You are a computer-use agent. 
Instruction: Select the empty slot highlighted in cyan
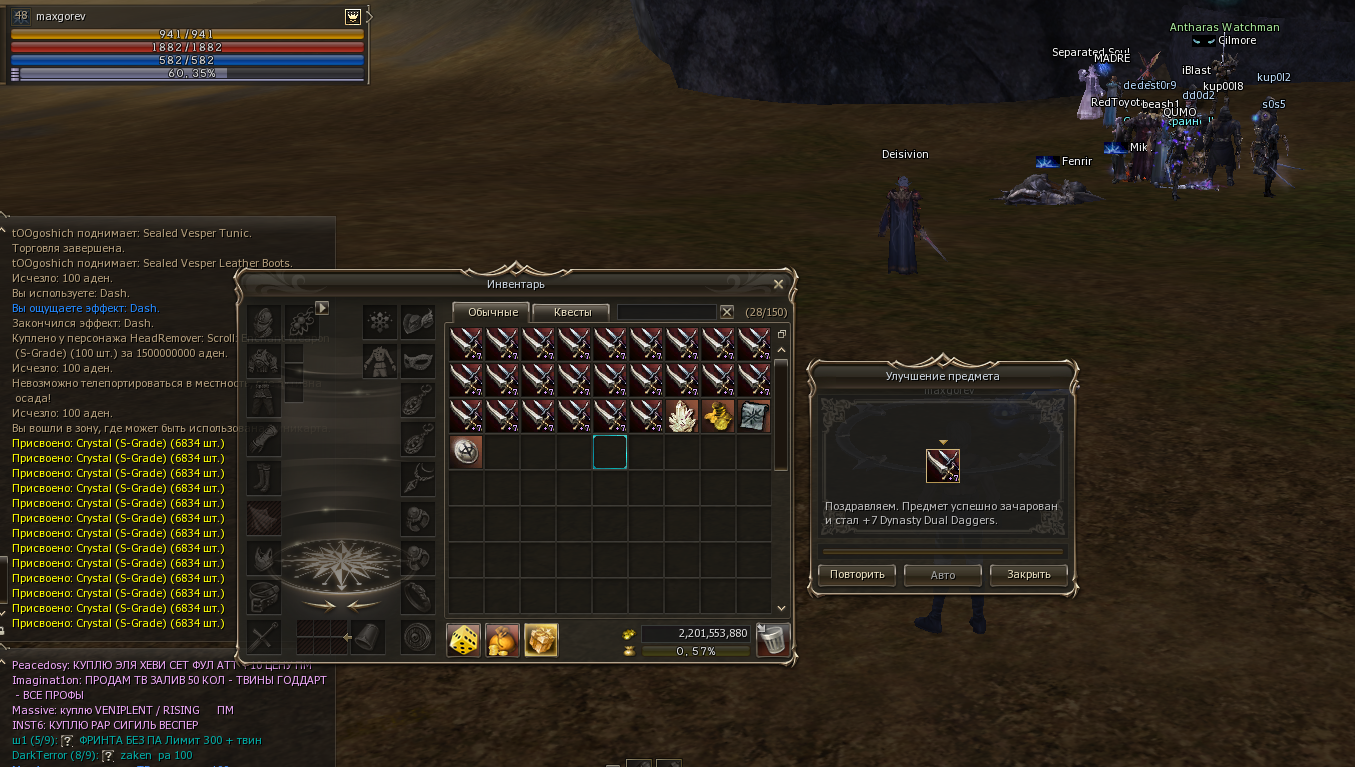610,452
